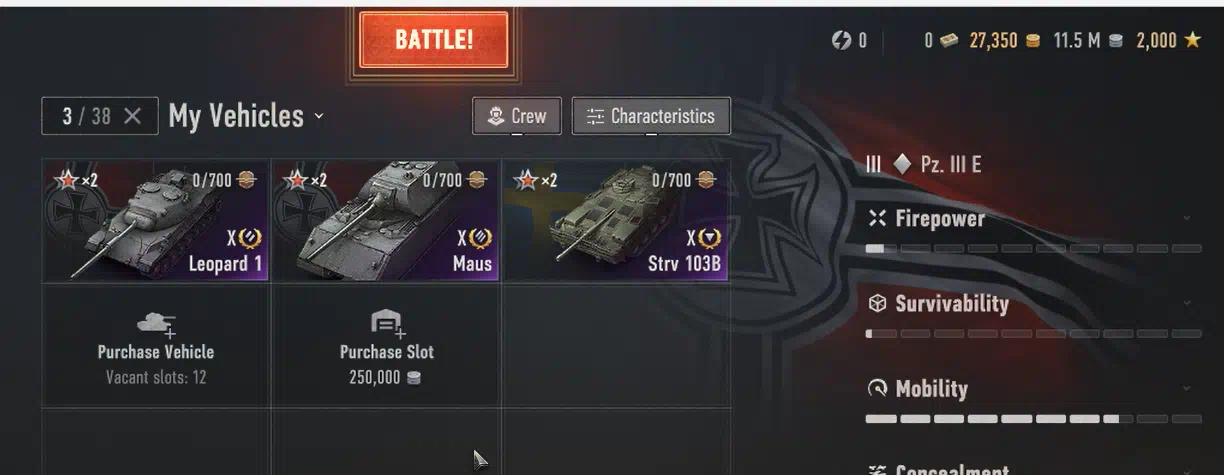Pick the Strv 103B vehicle
Image resolution: width=1224 pixels, height=475 pixels.
point(616,221)
